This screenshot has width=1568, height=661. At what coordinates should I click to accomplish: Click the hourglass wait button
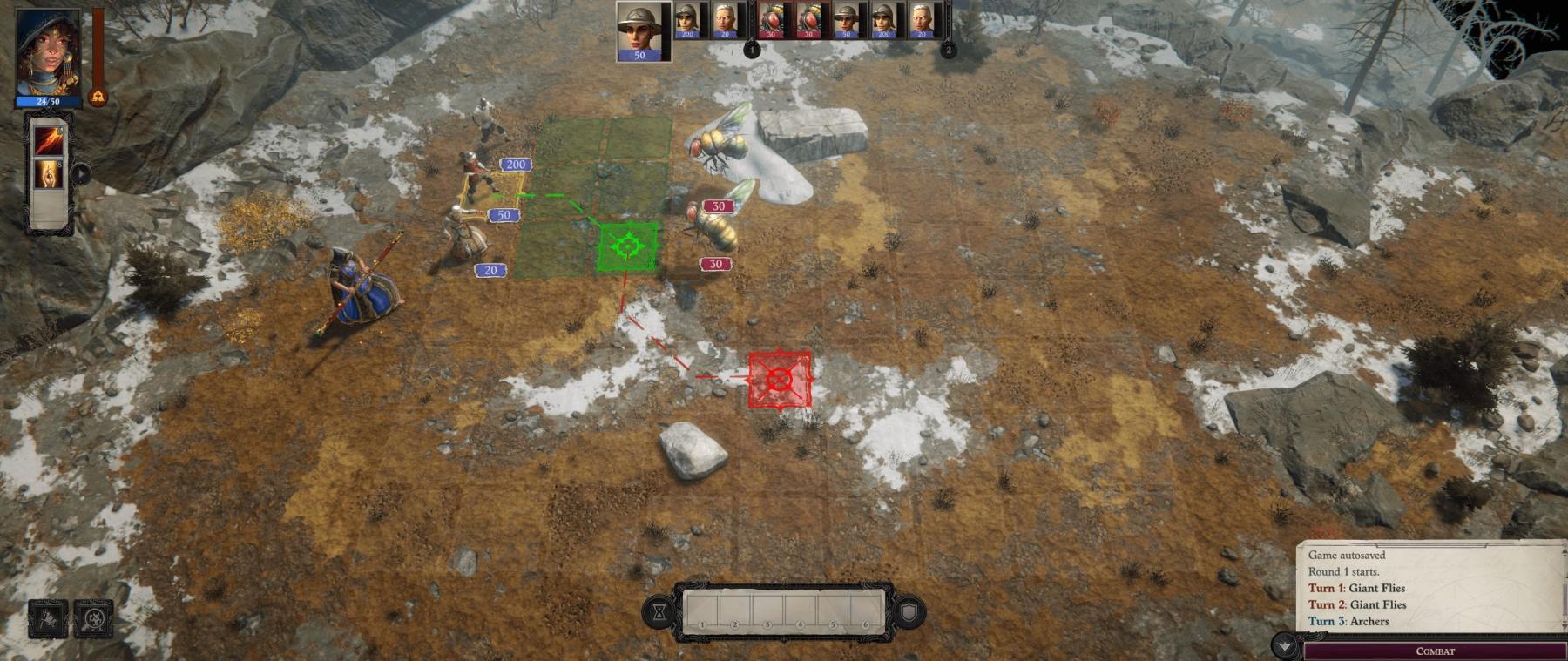(x=659, y=613)
